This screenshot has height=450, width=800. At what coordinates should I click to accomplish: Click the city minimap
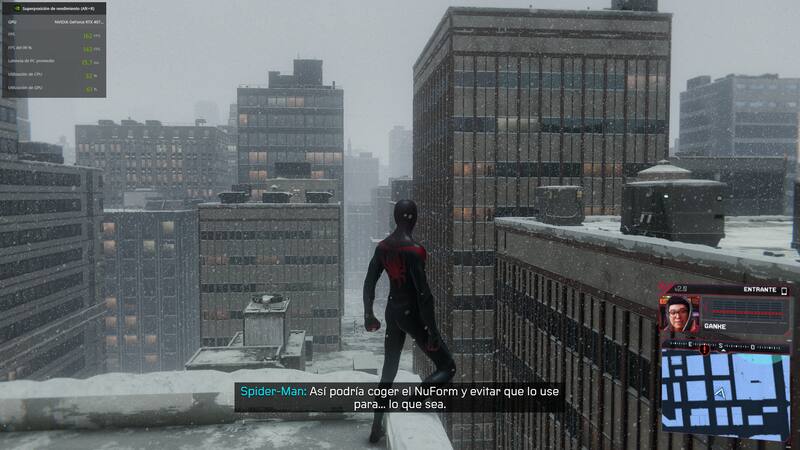point(725,396)
